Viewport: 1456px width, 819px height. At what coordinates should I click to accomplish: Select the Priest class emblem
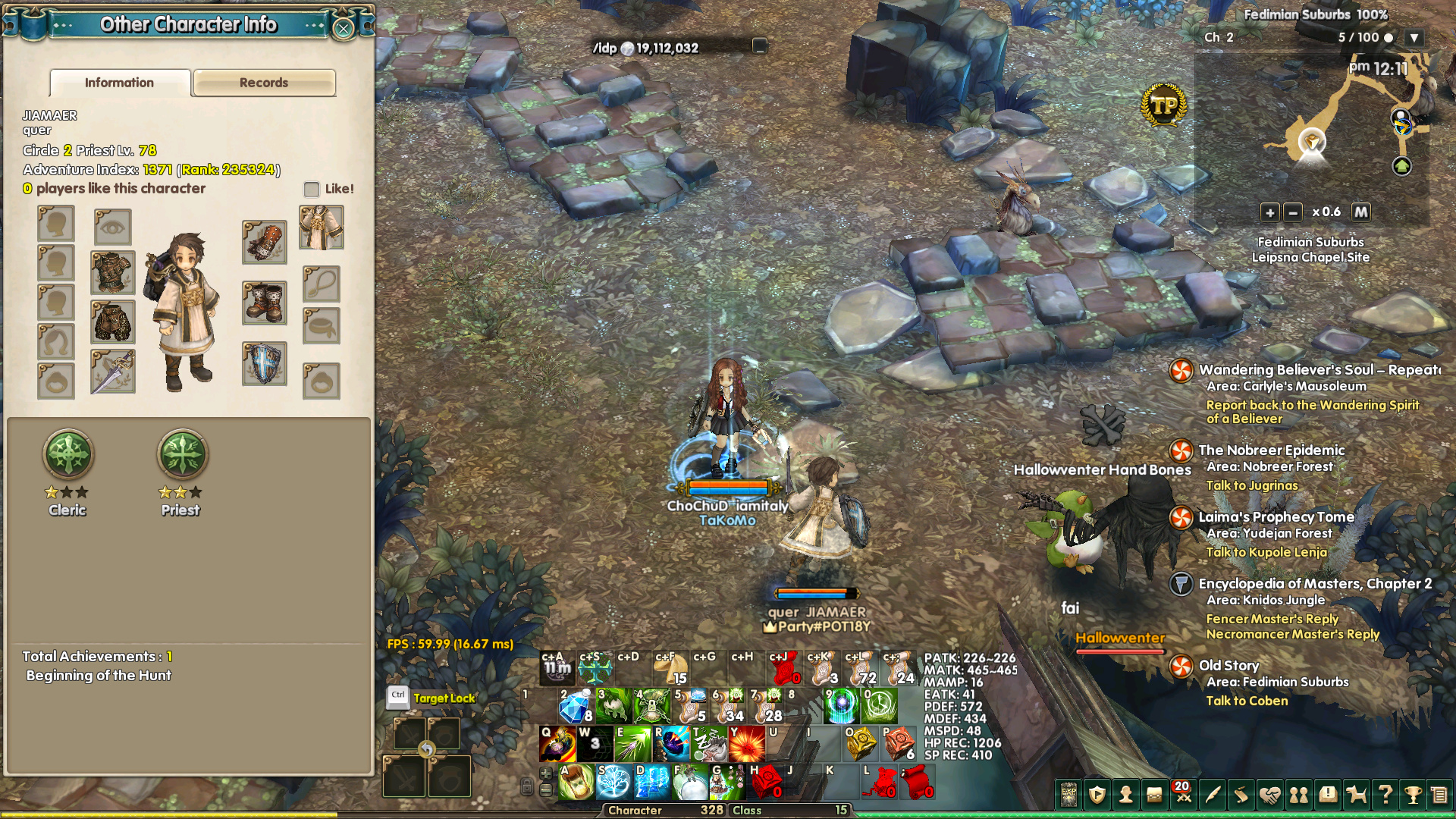point(181,454)
